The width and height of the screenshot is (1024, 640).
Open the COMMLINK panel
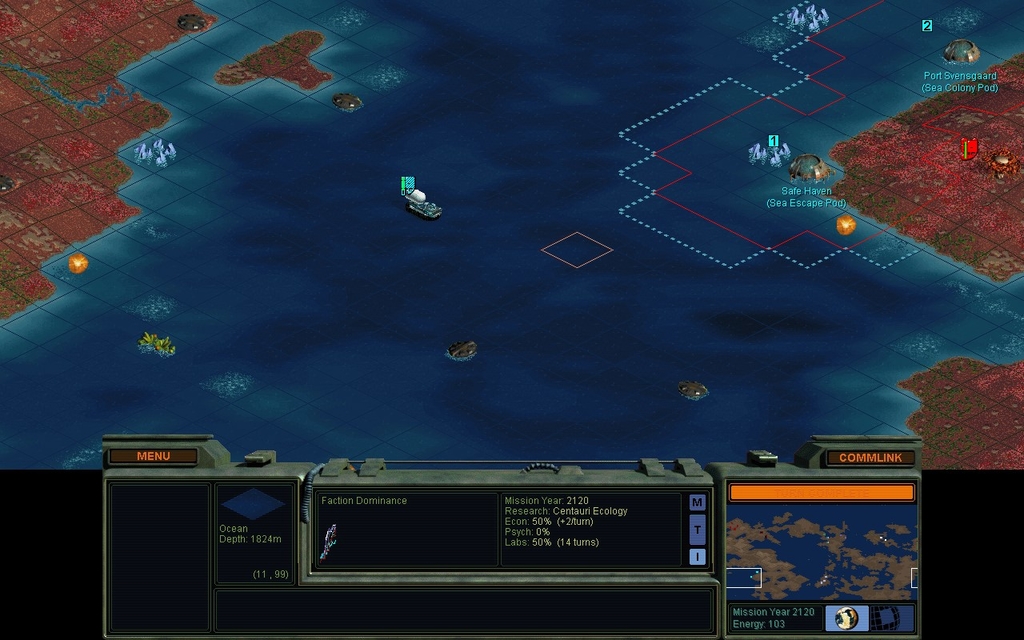coord(870,458)
